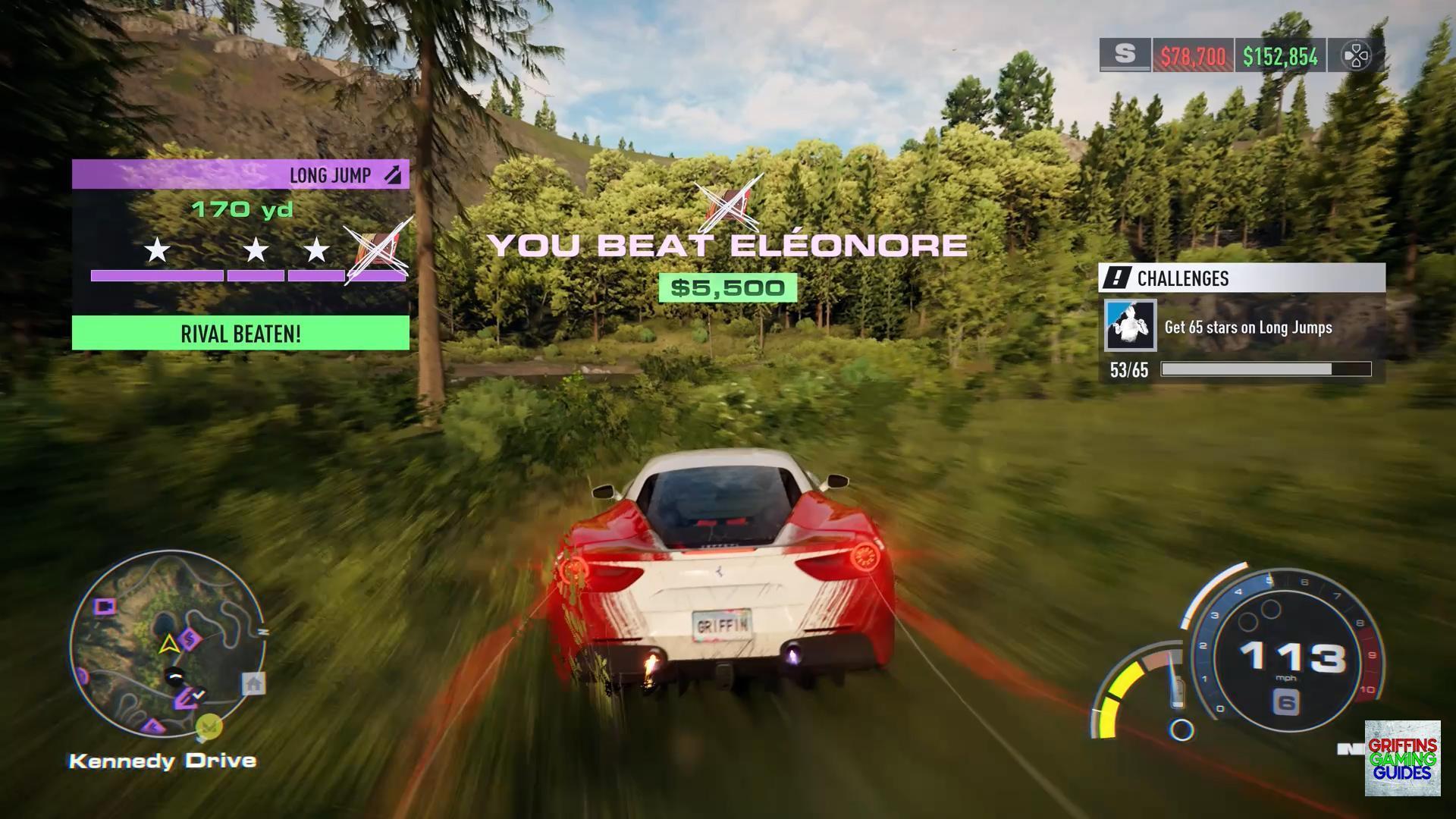Viewport: 1456px width, 819px height.
Task: Click the Griffins Gaming Guides channel logo
Action: coord(1402,758)
